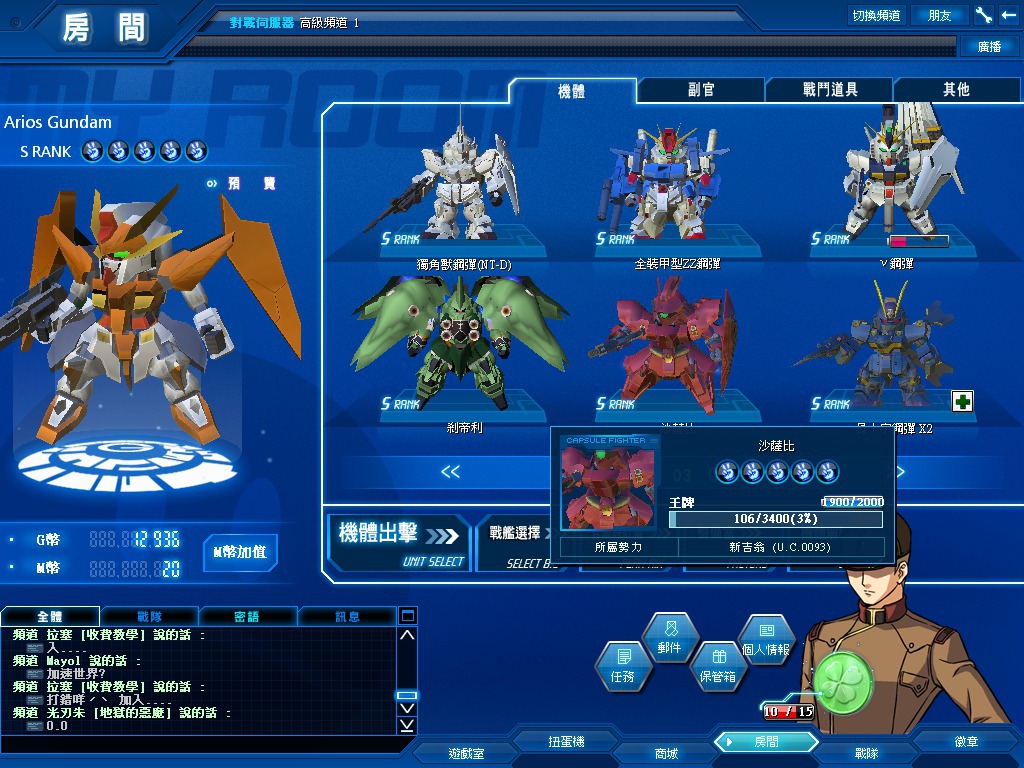Click 切換頻道 to change channel
The image size is (1024, 768).
[876, 15]
